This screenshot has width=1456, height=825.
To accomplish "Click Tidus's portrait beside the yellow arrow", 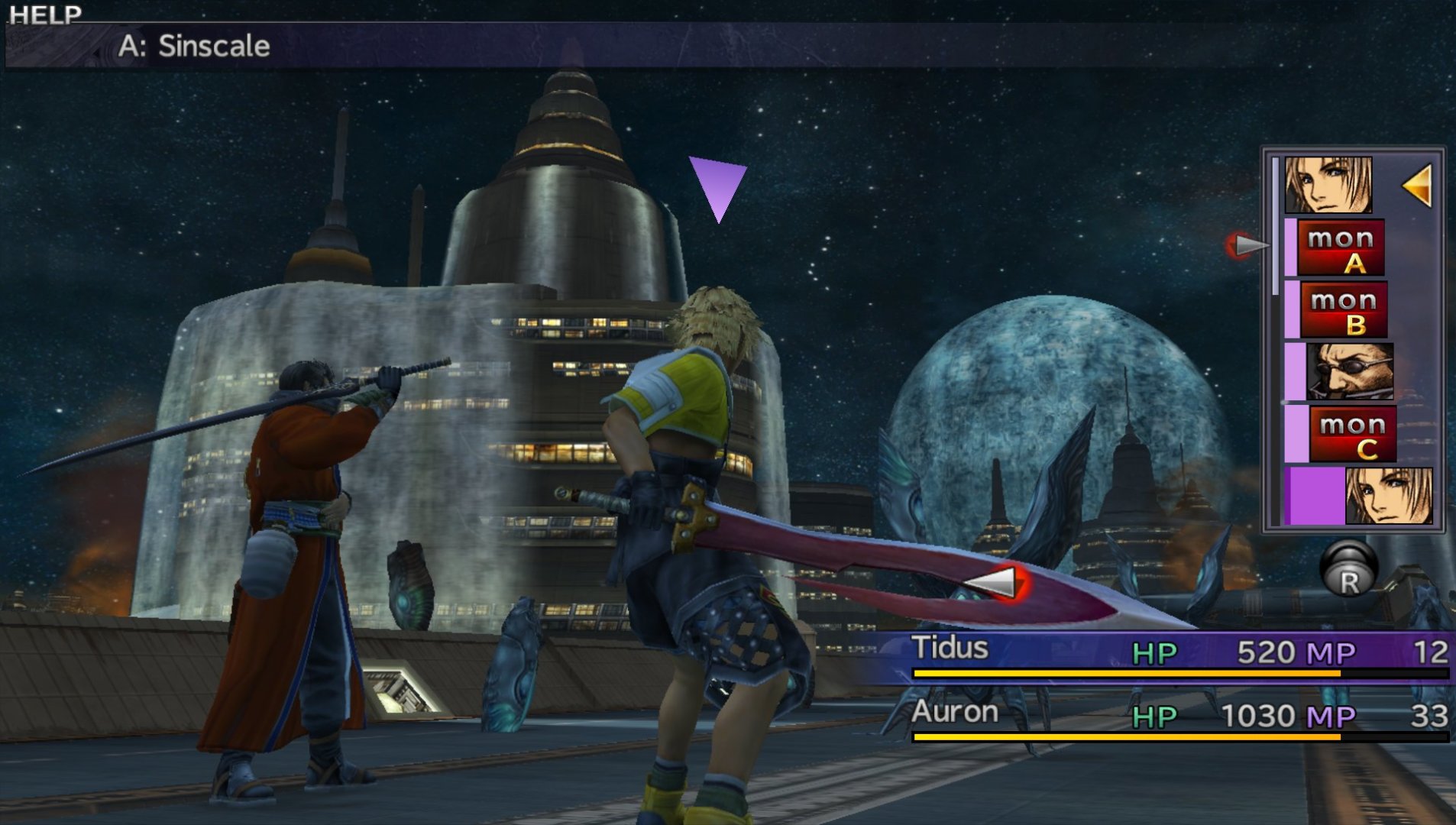I will click(1328, 185).
